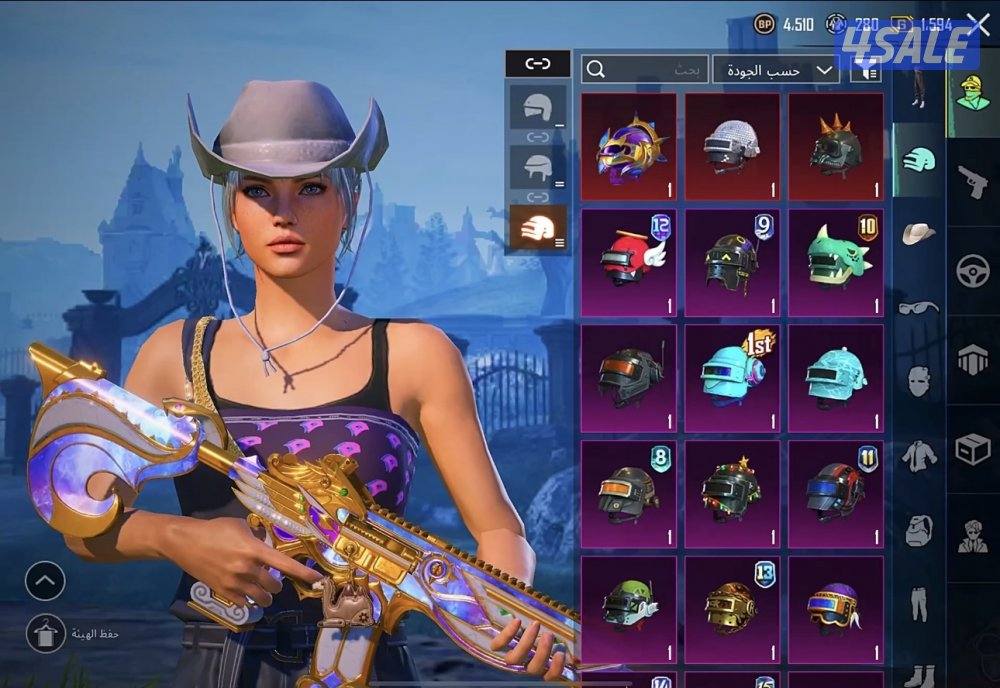The width and height of the screenshot is (1000, 688).
Task: Open the jacket clothing category
Action: (917, 456)
